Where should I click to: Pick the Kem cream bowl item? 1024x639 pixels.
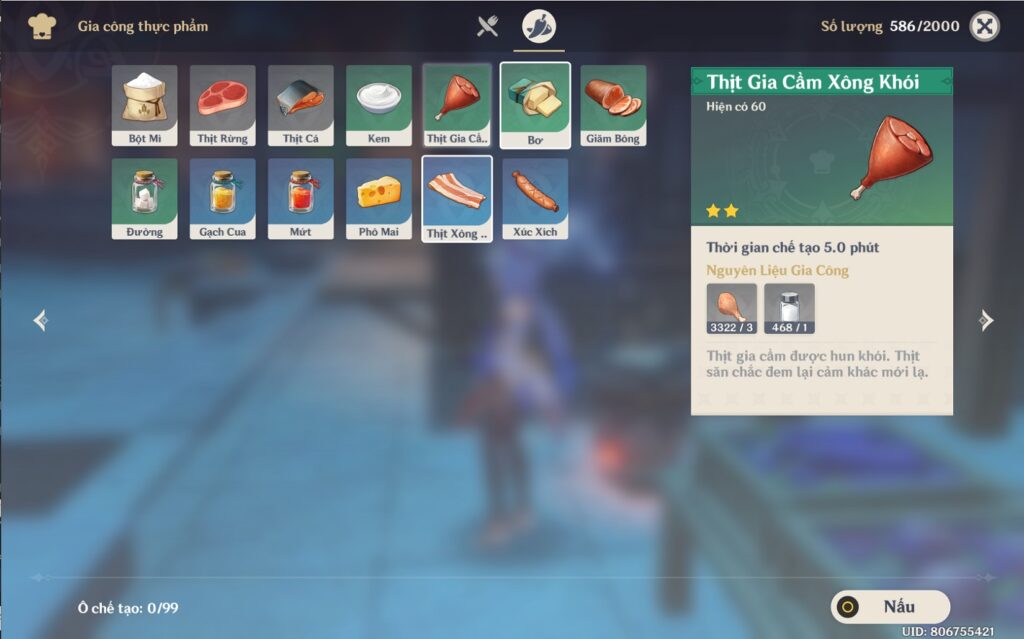click(x=379, y=106)
